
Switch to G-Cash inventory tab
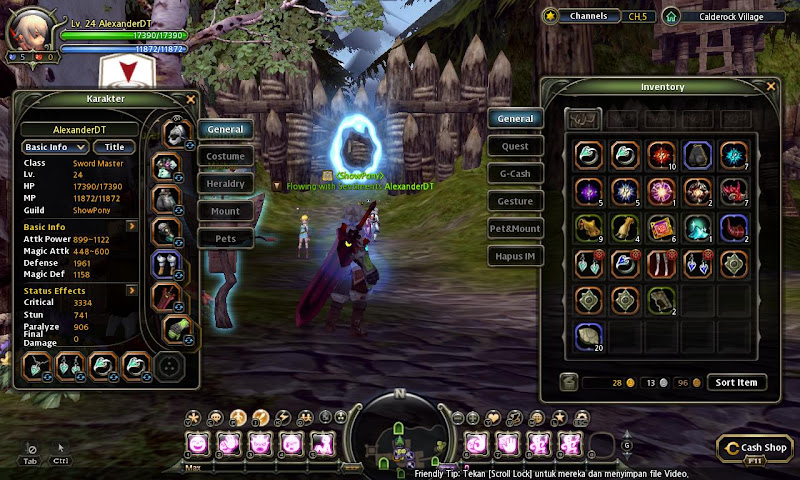coord(515,174)
